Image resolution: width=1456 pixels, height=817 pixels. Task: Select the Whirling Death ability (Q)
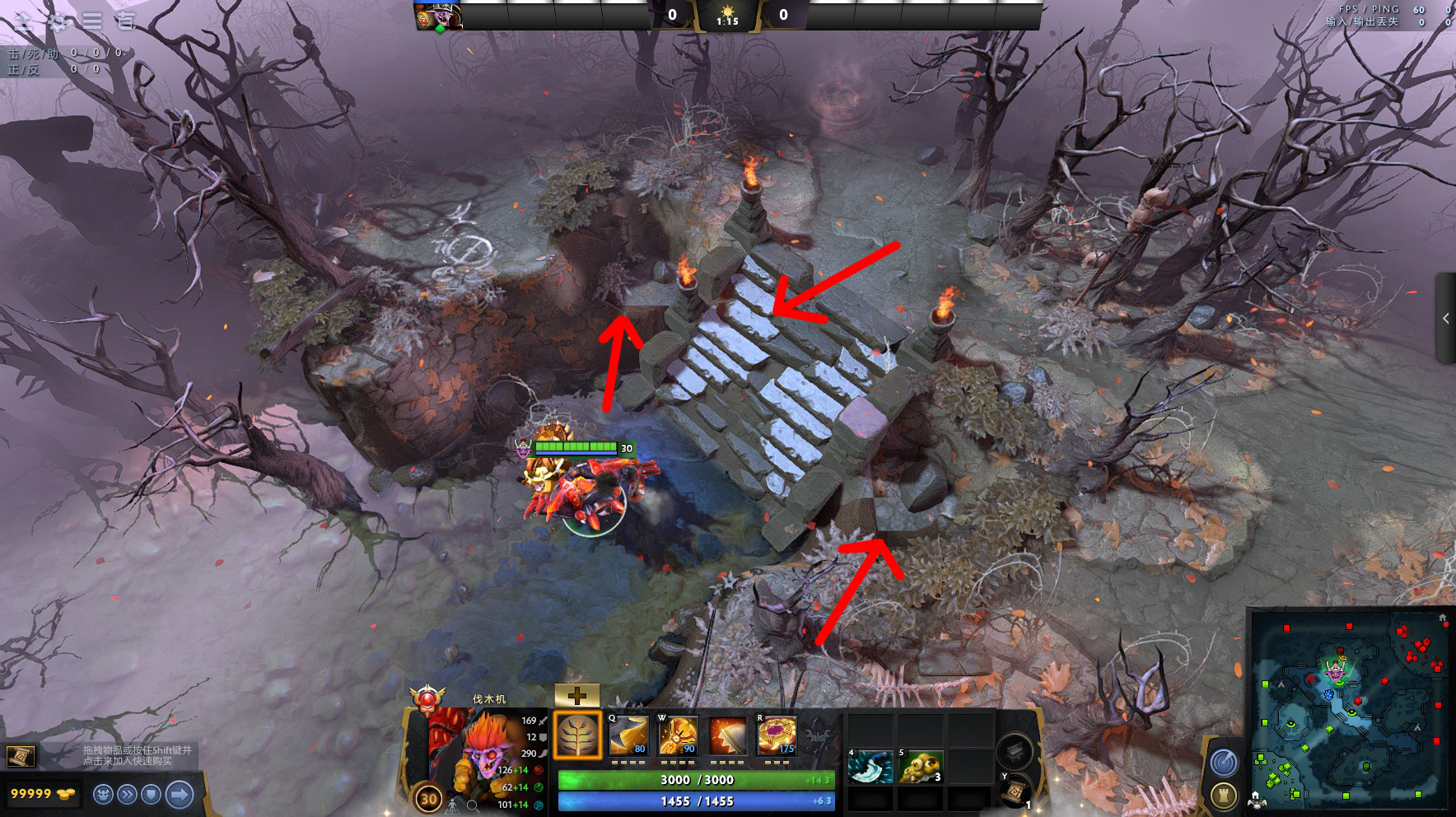629,735
